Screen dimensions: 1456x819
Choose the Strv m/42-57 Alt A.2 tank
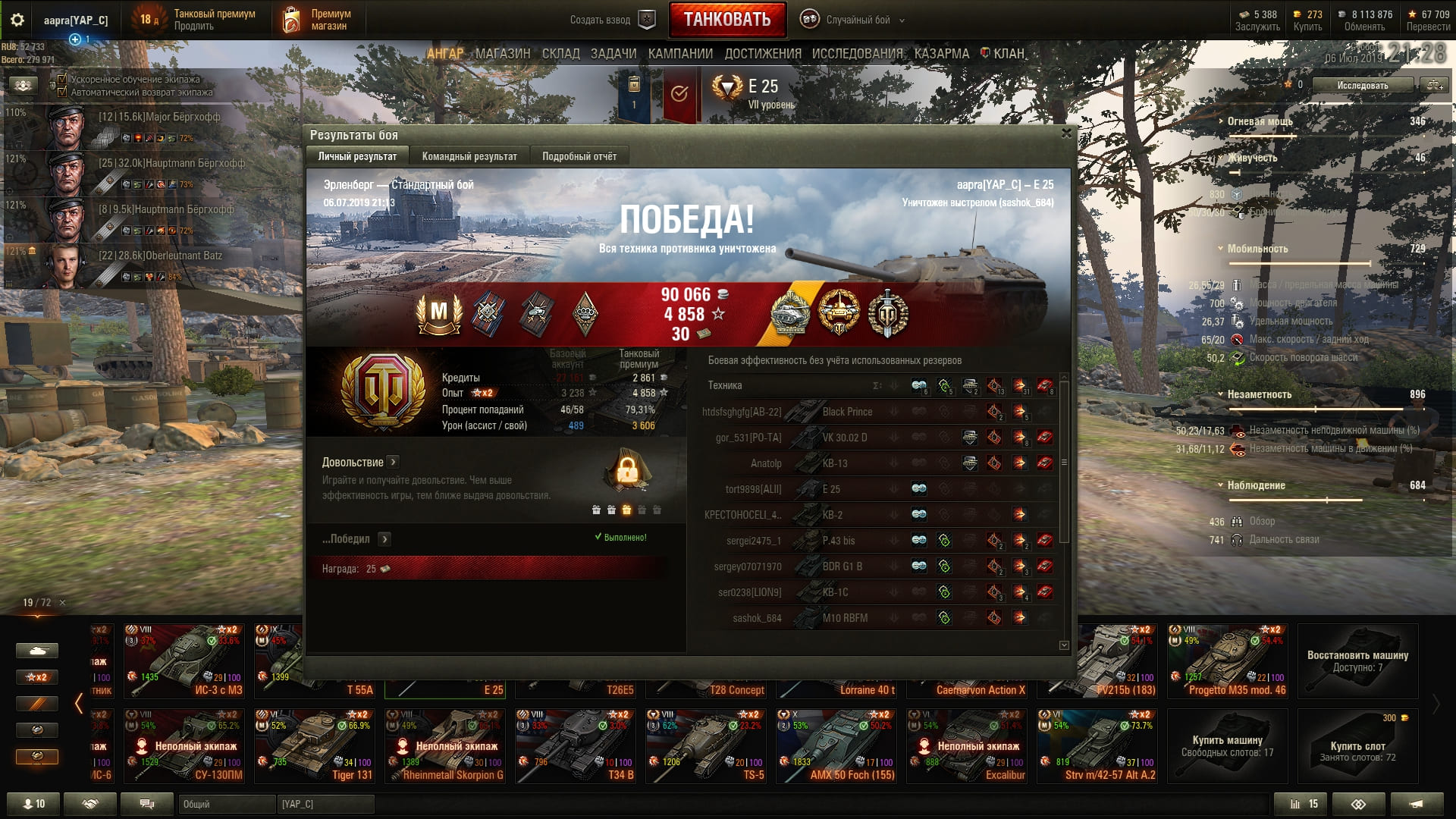pyautogui.click(x=1097, y=745)
